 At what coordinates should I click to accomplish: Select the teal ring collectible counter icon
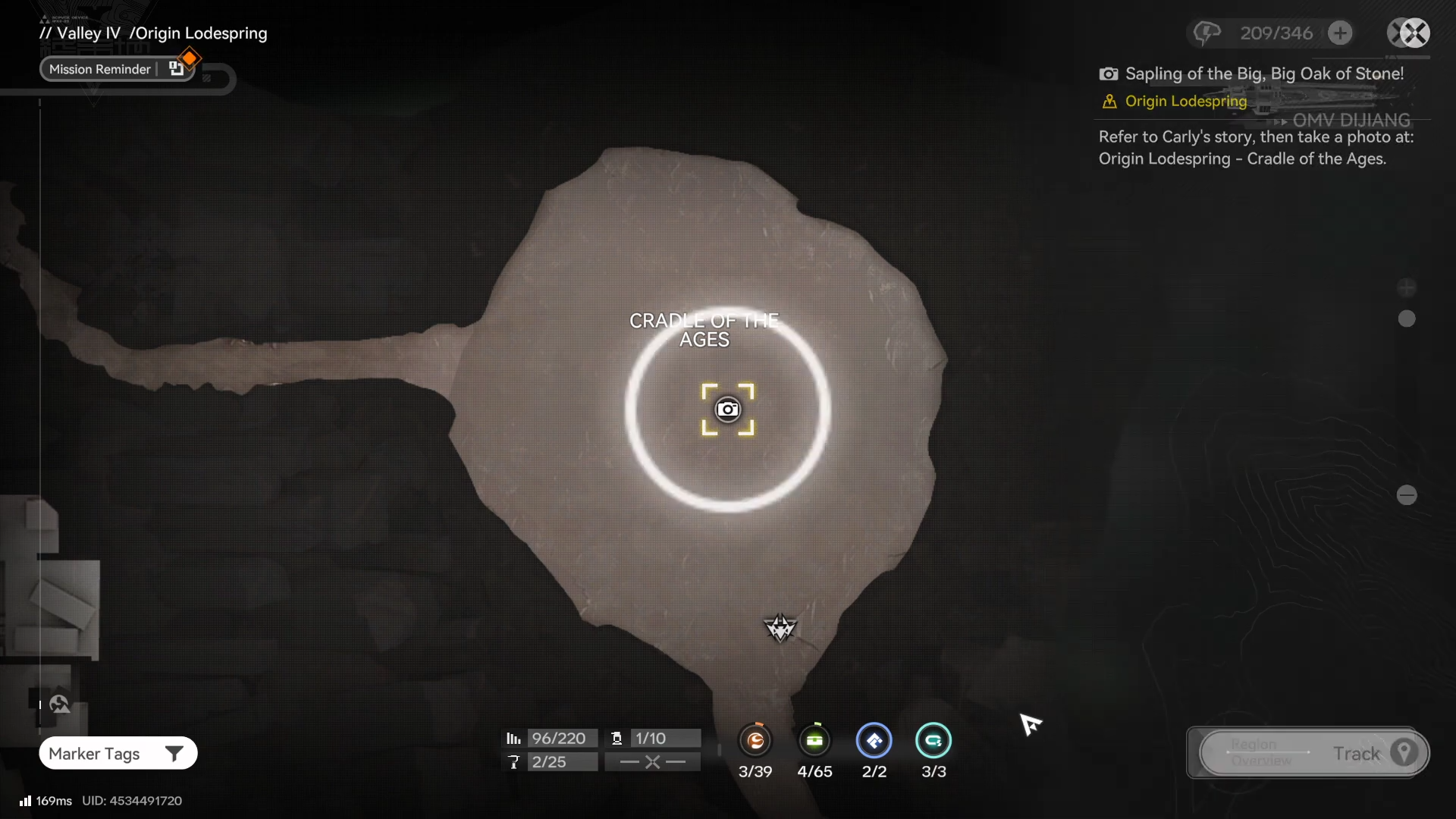[934, 741]
